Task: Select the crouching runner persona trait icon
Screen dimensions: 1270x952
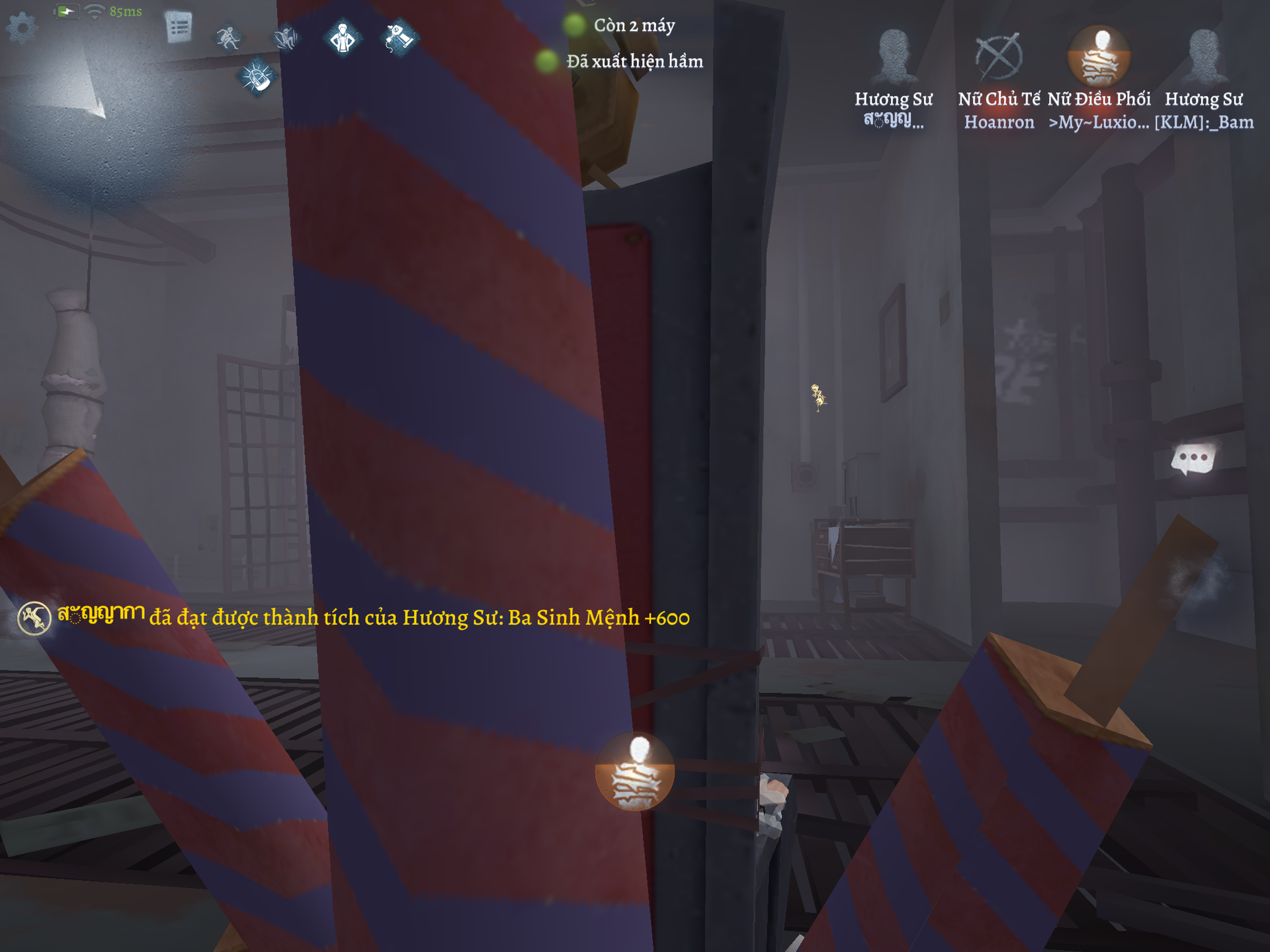Action: [228, 38]
